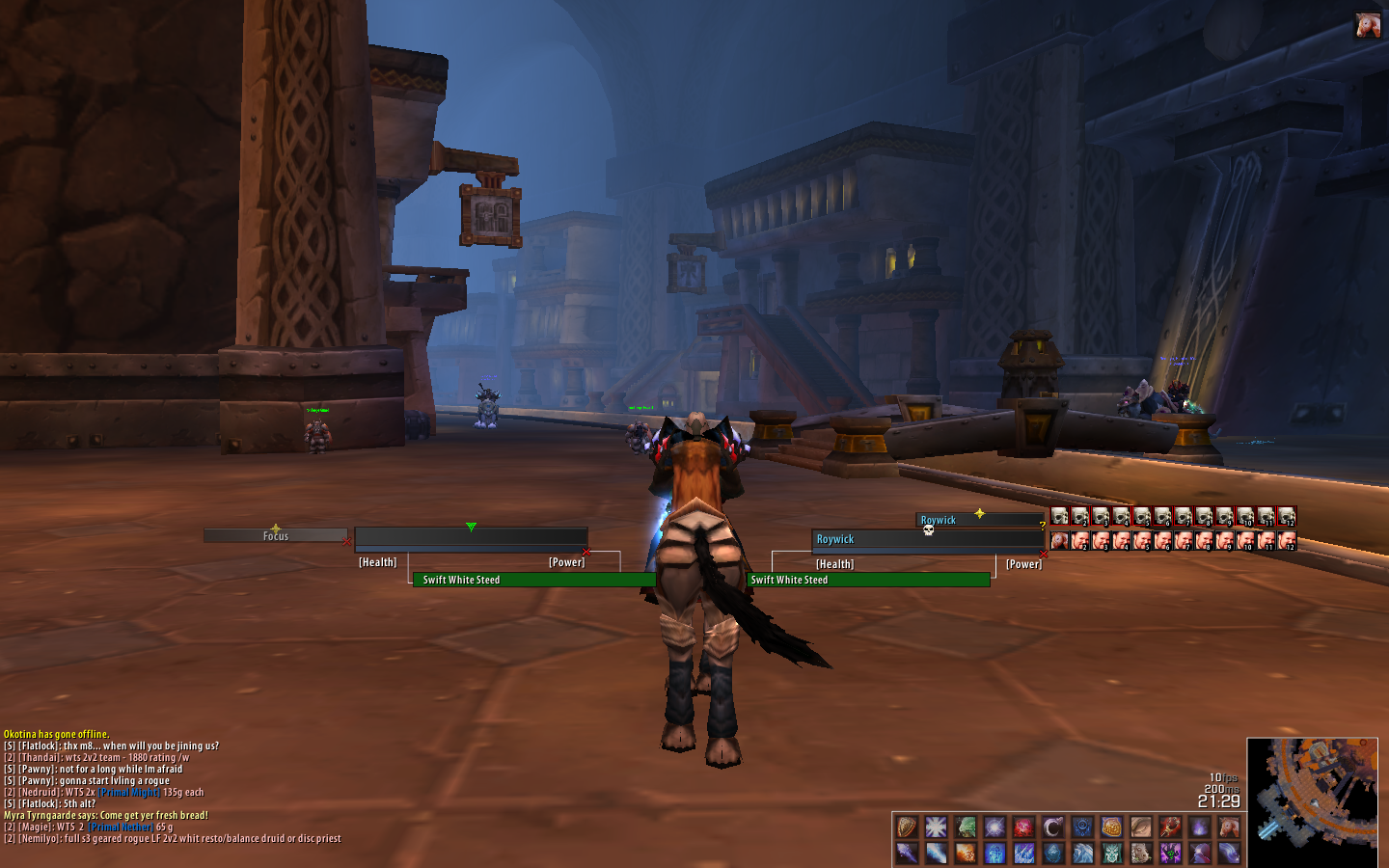Click the boar head icon
The height and width of the screenshot is (868, 1389).
click(x=1141, y=853)
